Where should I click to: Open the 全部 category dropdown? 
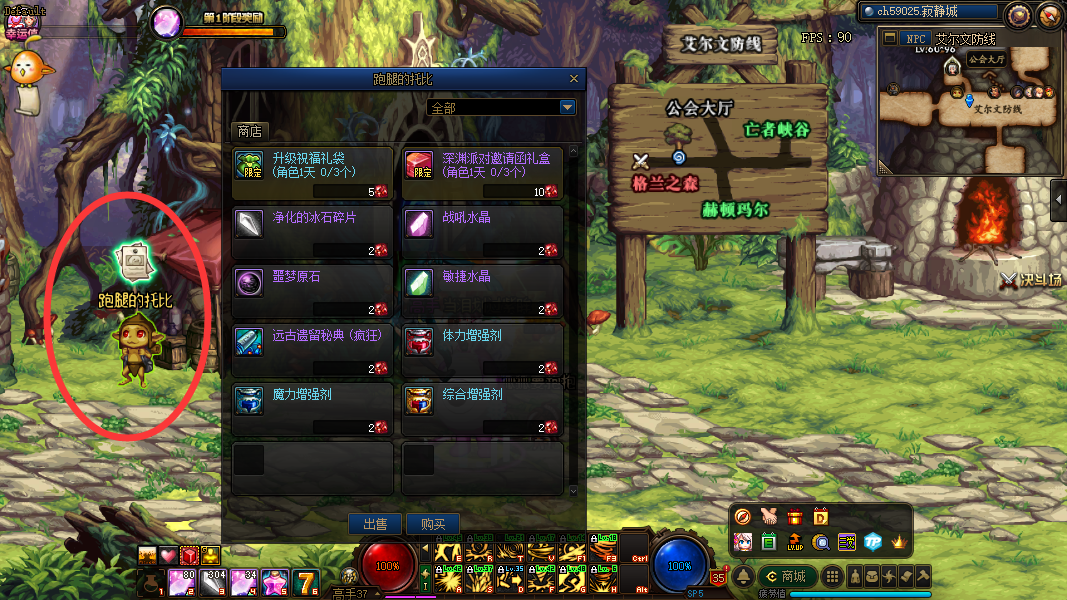pyautogui.click(x=567, y=107)
